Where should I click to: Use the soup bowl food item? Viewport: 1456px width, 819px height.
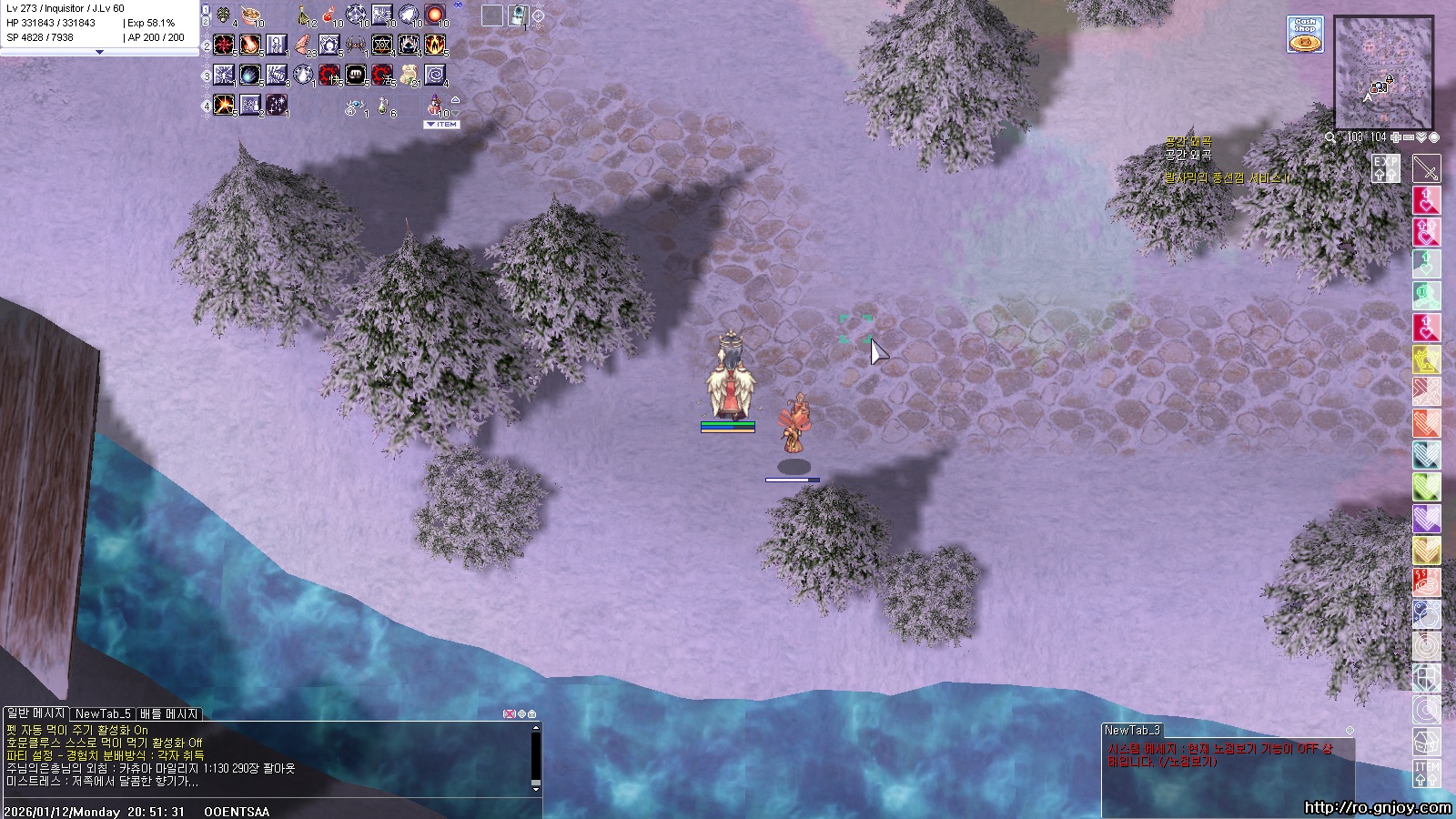(250, 15)
